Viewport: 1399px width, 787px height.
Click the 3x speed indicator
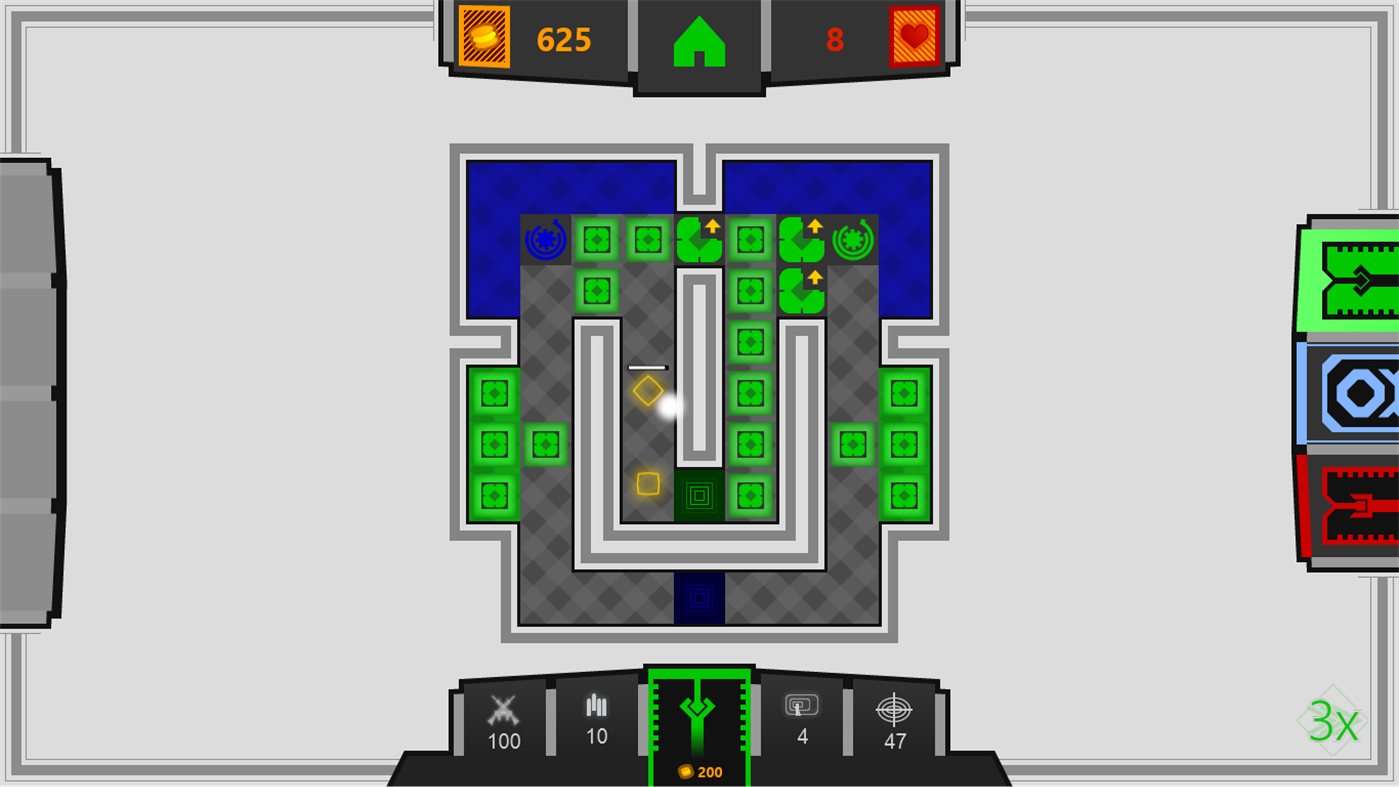point(1331,722)
